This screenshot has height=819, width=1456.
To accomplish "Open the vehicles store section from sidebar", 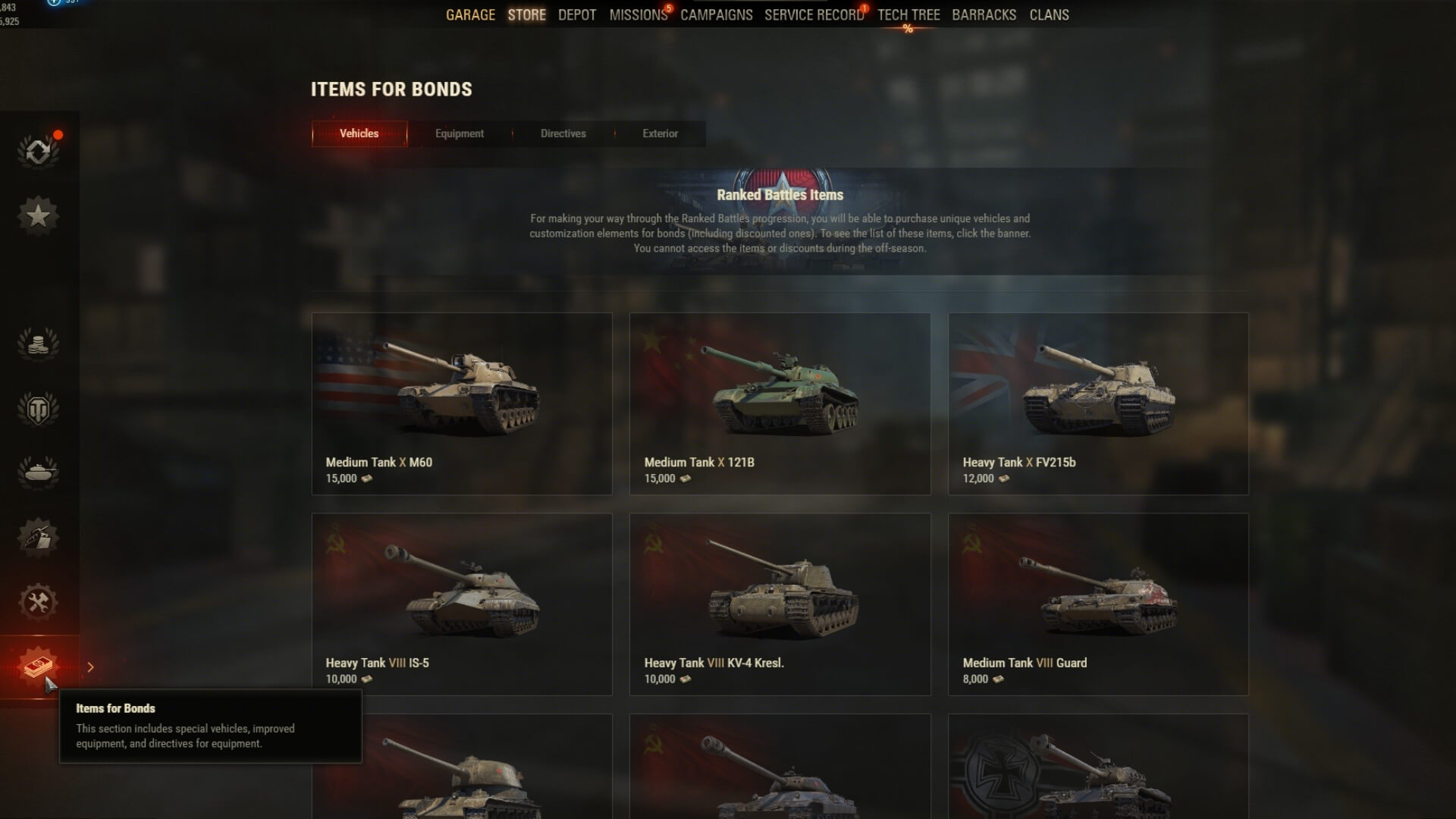I will [39, 472].
